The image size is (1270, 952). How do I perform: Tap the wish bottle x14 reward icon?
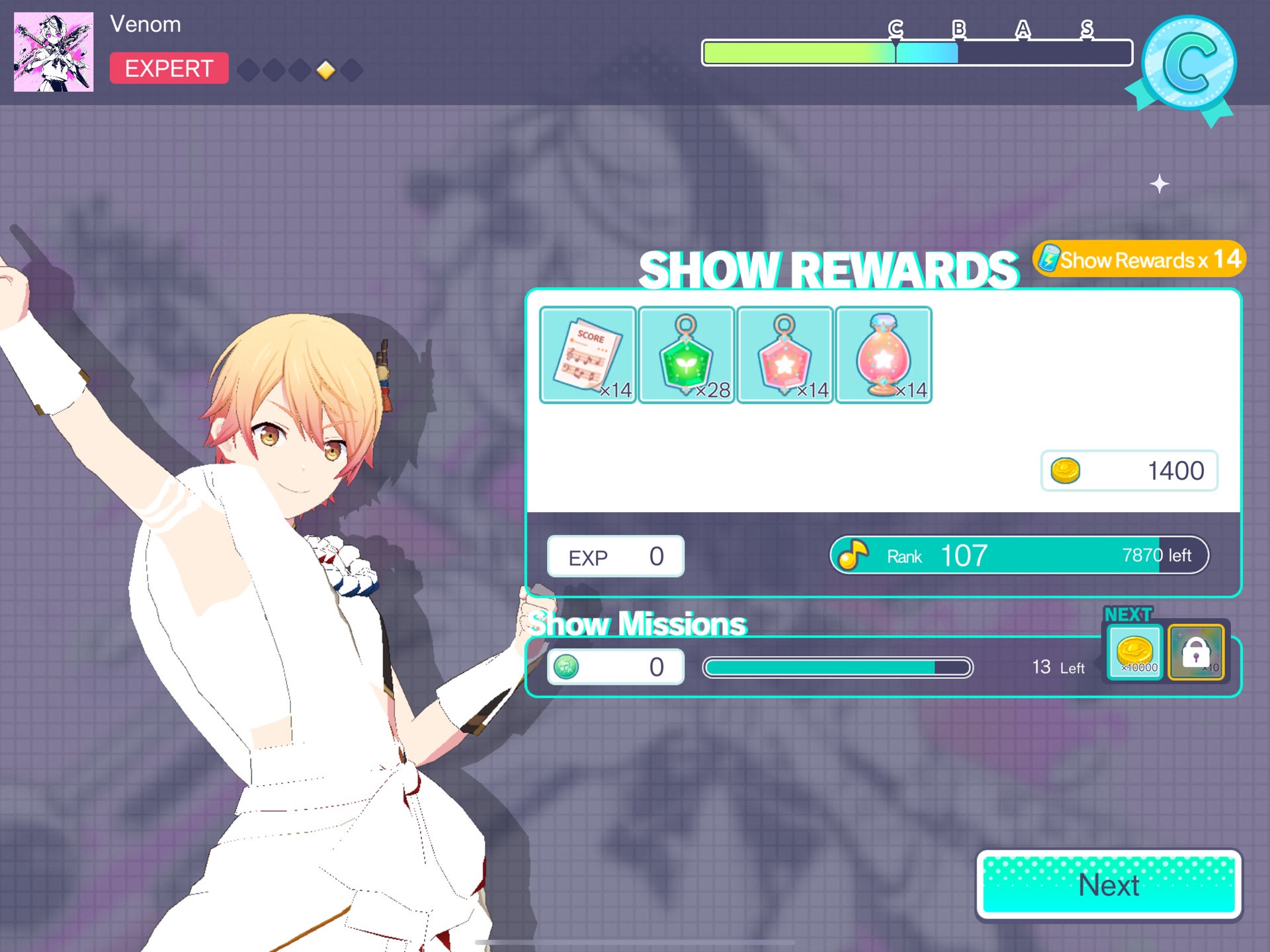pyautogui.click(x=884, y=355)
